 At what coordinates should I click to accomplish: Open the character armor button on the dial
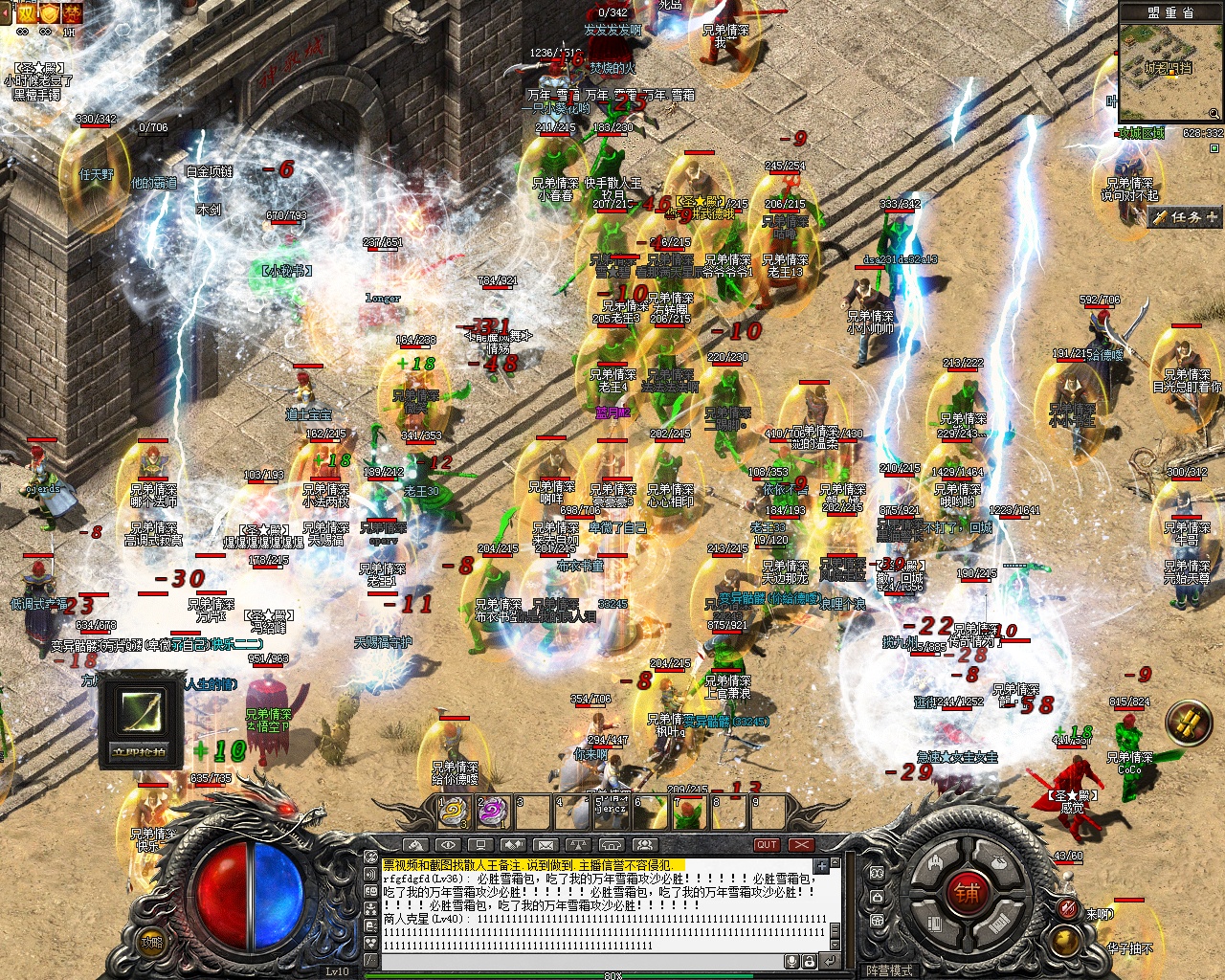point(935,864)
